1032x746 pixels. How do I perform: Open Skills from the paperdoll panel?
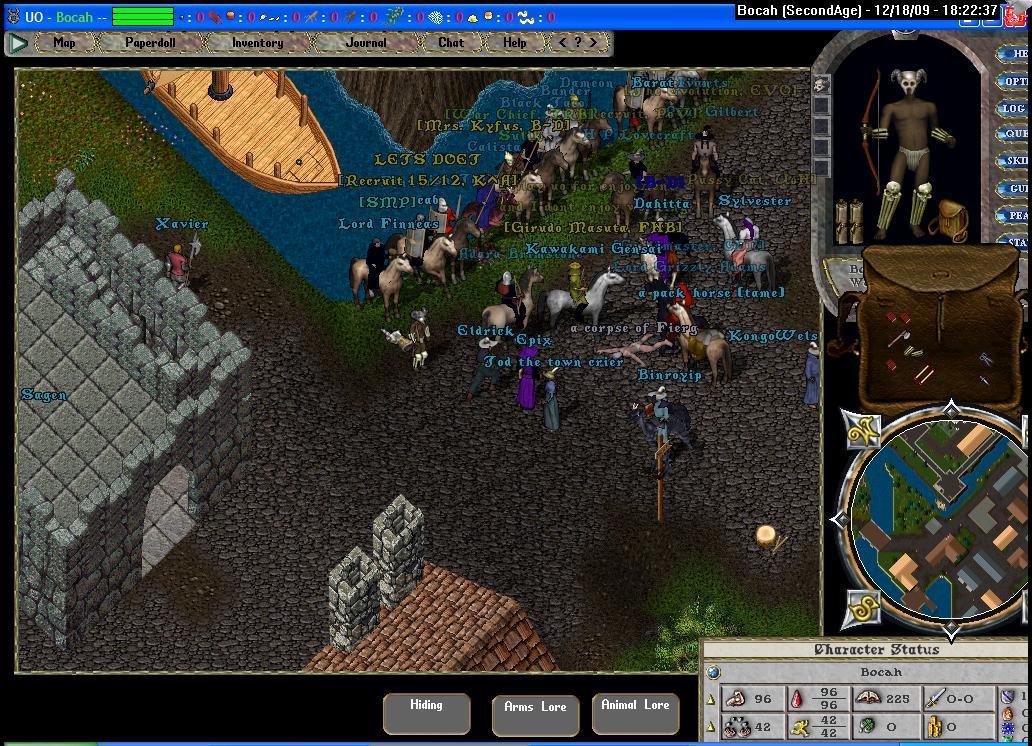[1016, 161]
